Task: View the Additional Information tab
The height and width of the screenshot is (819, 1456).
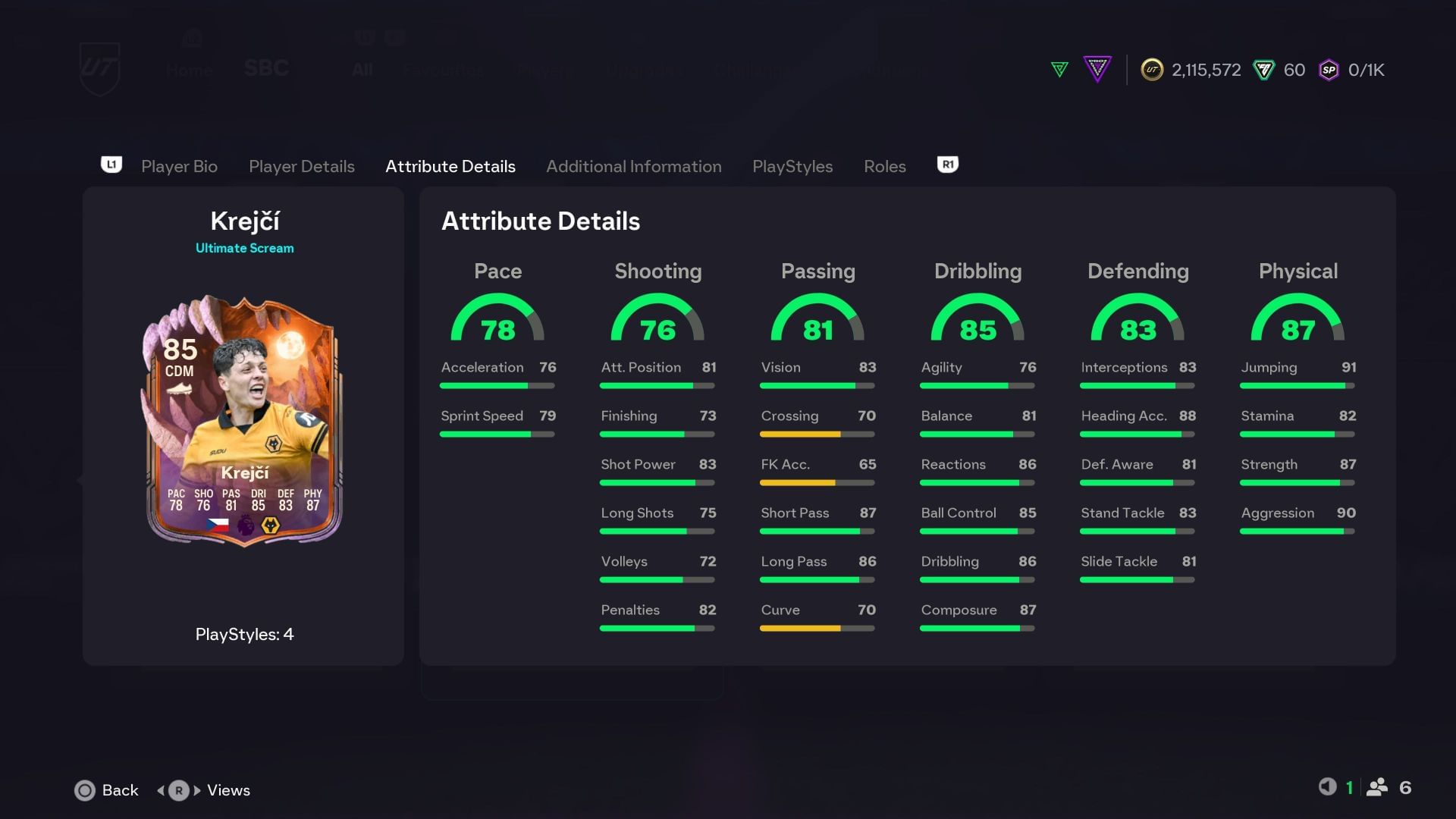Action: coord(634,166)
